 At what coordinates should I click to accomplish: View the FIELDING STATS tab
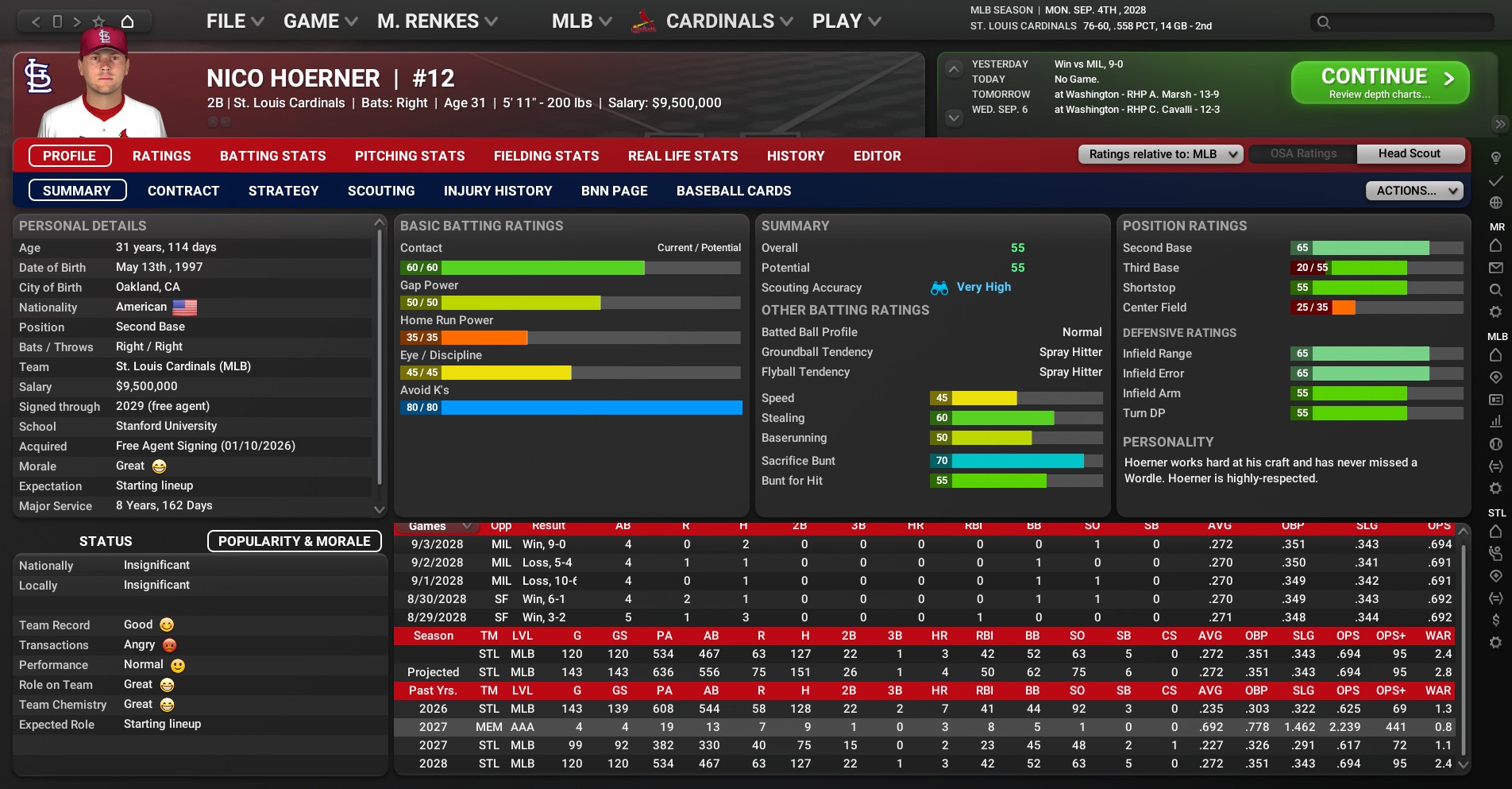546,156
